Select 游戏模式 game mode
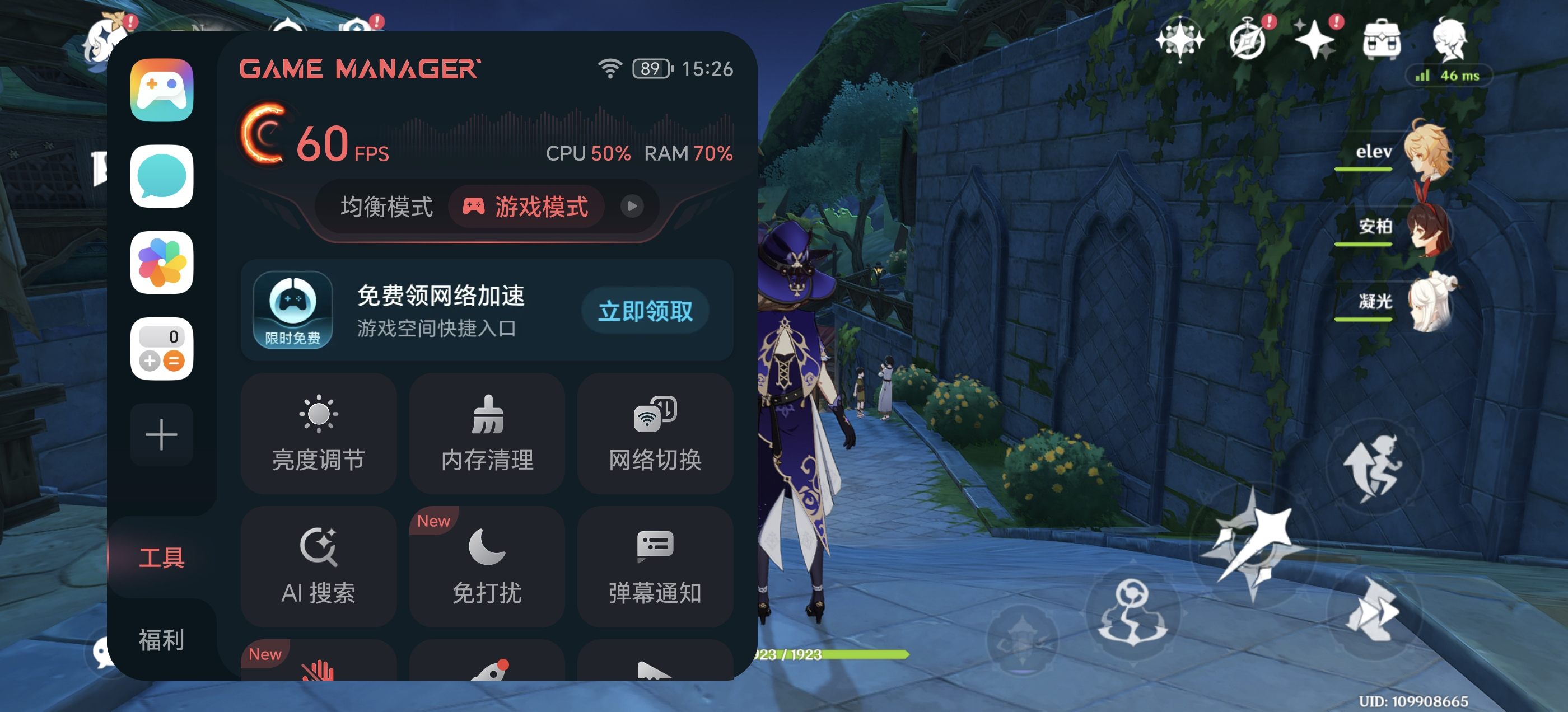The height and width of the screenshot is (712, 1568). coord(526,207)
